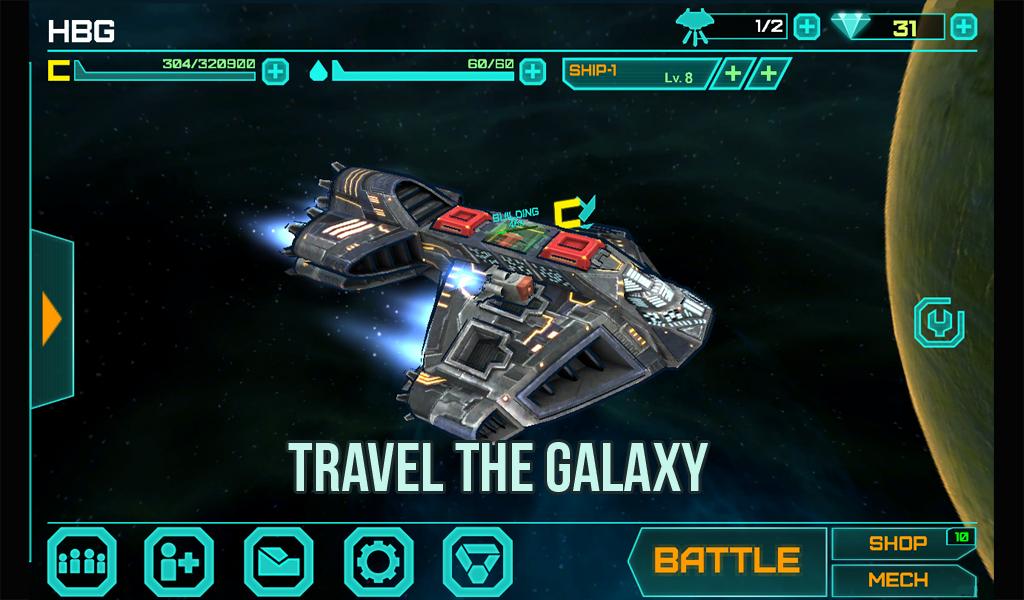This screenshot has width=1024, height=600.
Task: Add credits using the plus button
Action: click(x=276, y=71)
